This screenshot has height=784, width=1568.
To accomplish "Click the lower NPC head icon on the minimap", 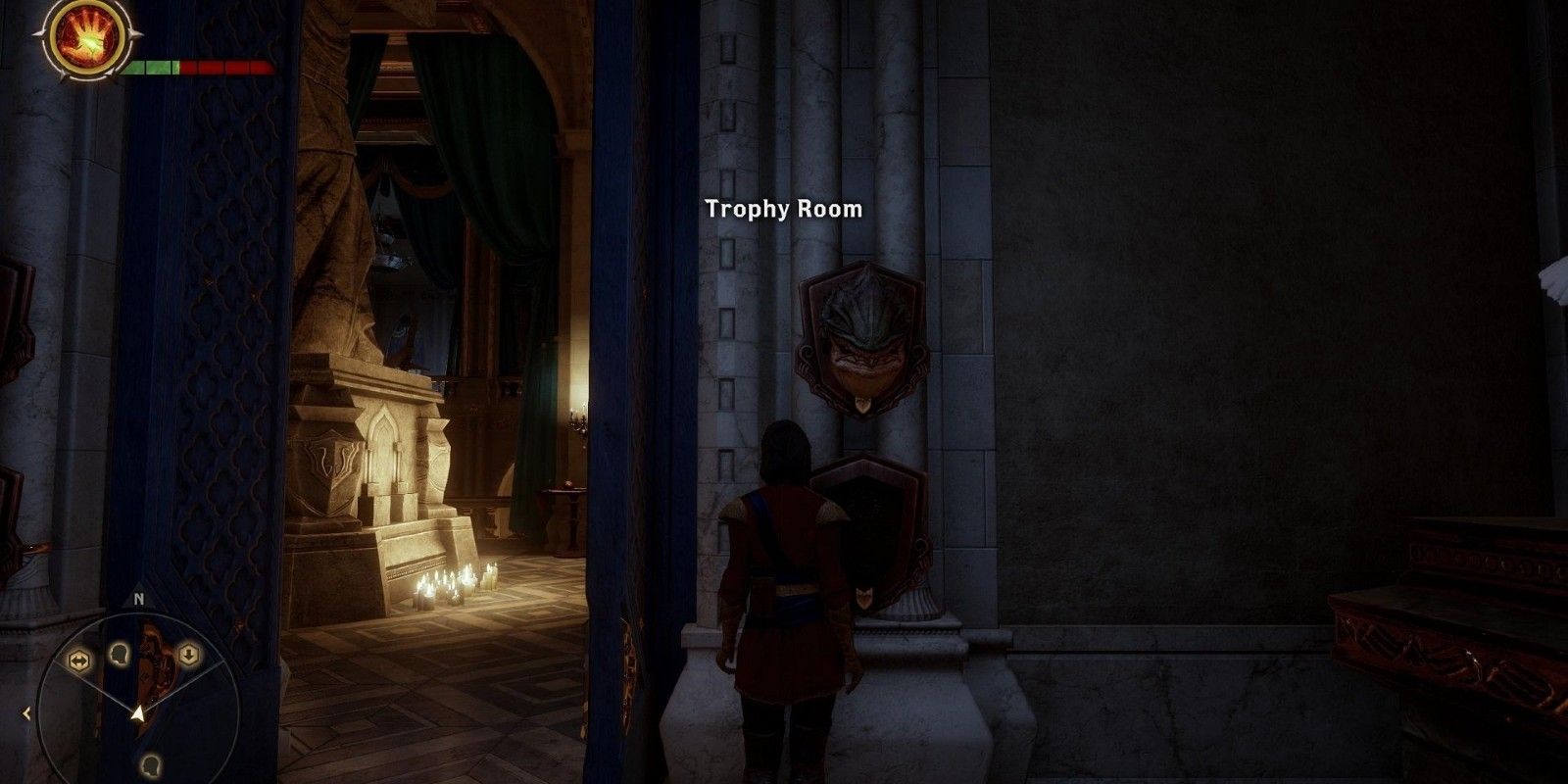I will [150, 763].
